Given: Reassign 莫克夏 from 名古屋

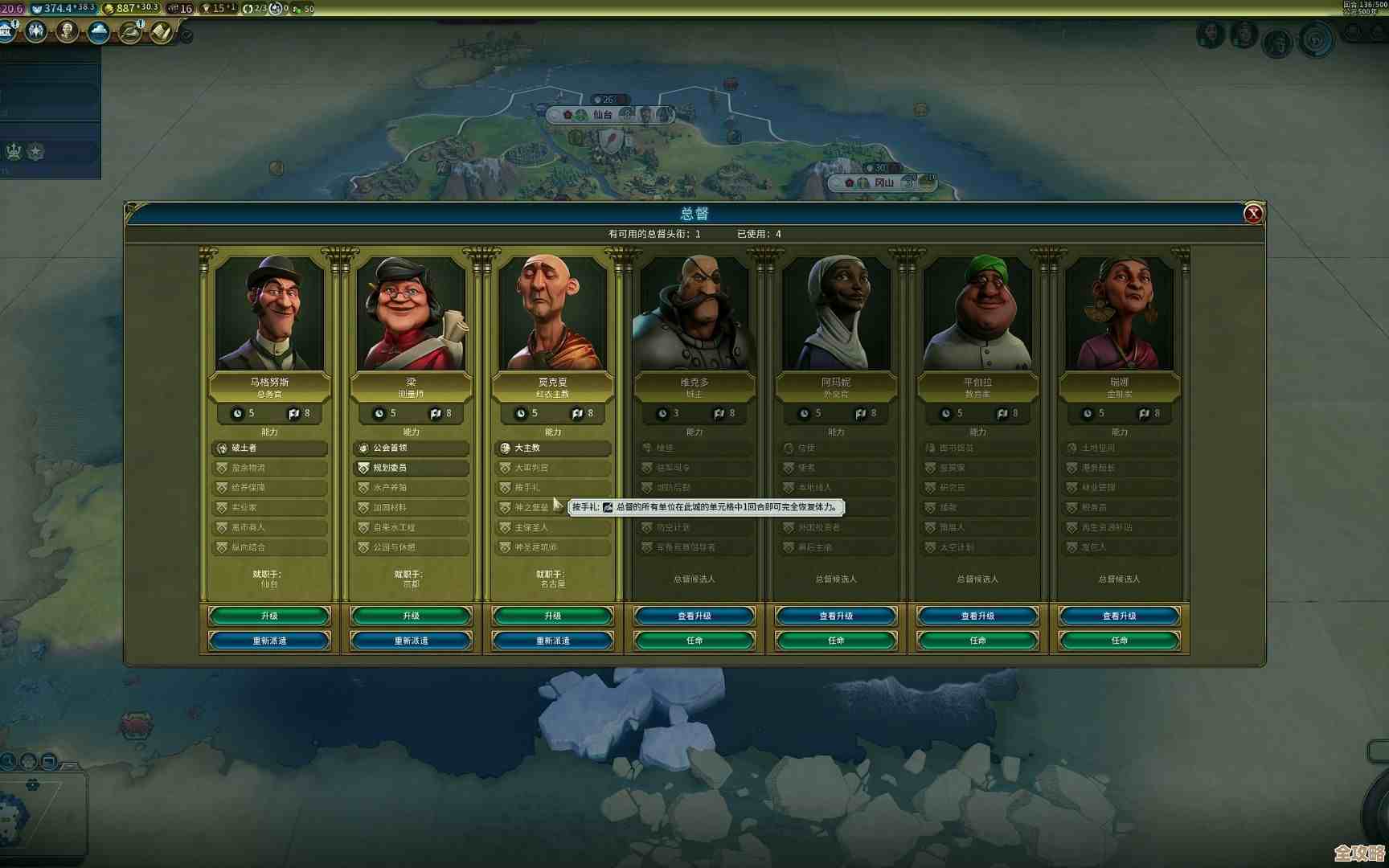Looking at the screenshot, I should [552, 641].
